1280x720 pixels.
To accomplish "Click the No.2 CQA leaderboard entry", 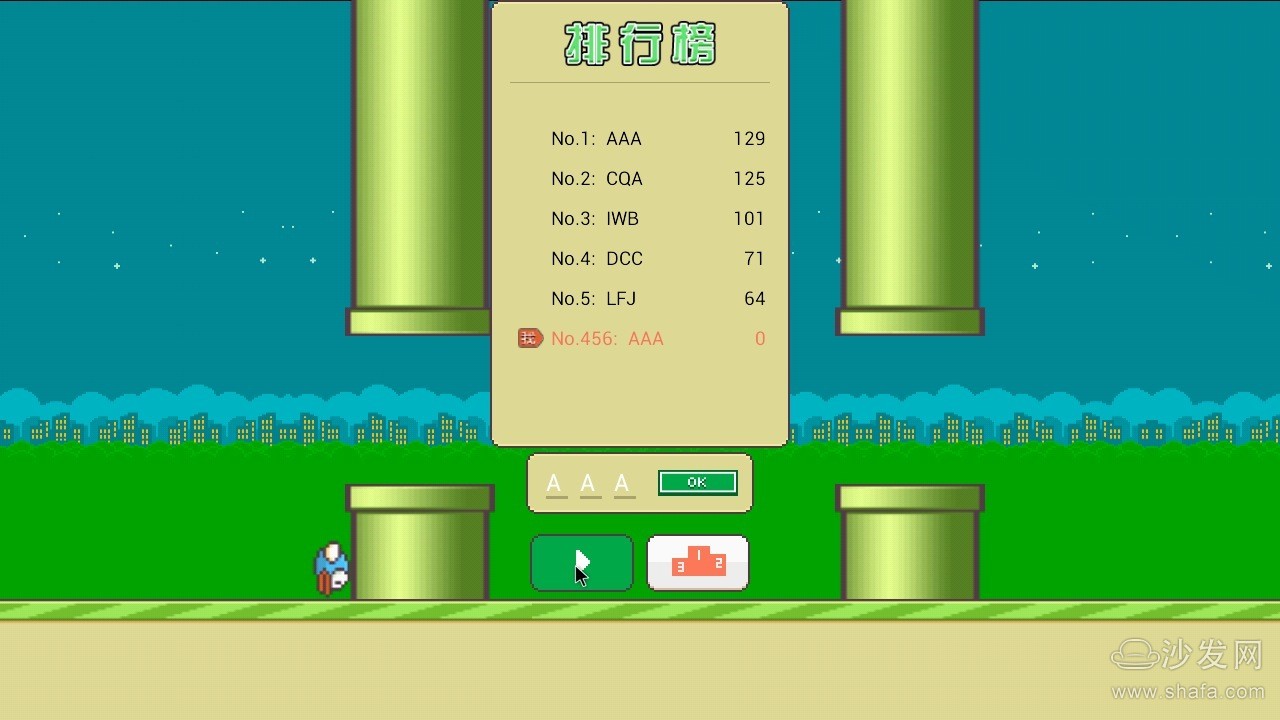I will click(597, 178).
